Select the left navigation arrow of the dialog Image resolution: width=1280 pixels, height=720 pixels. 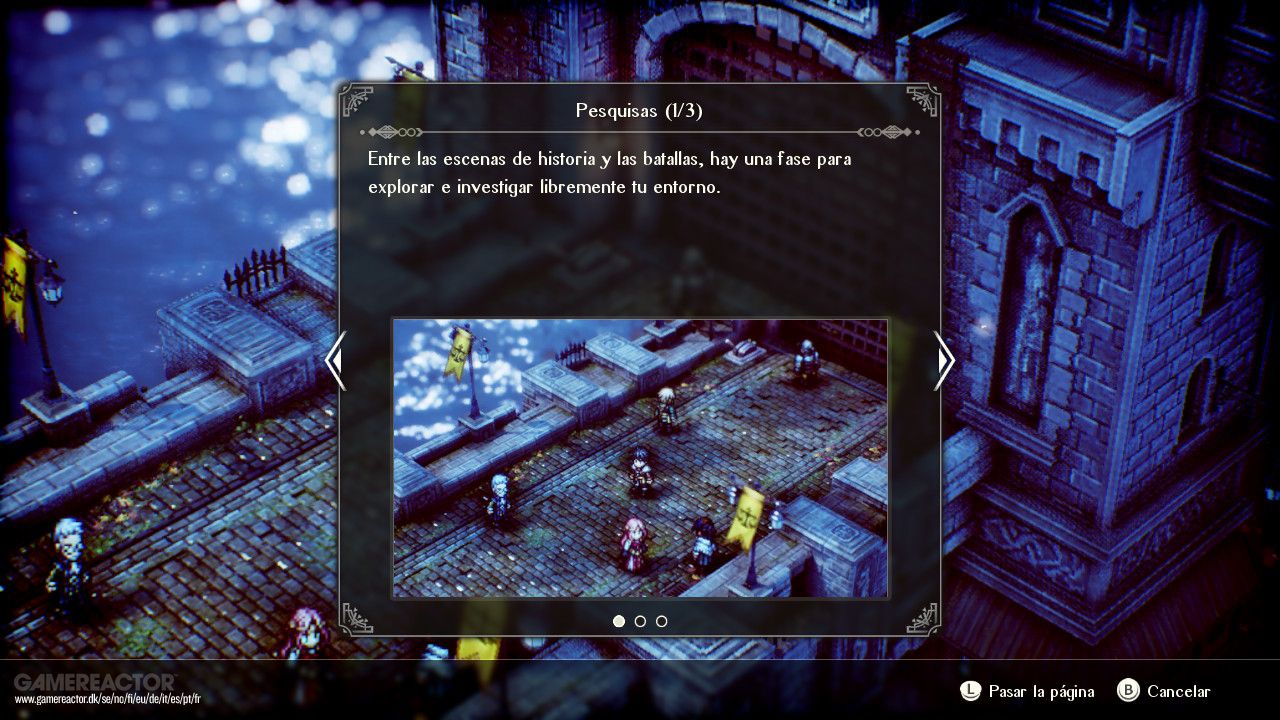336,361
